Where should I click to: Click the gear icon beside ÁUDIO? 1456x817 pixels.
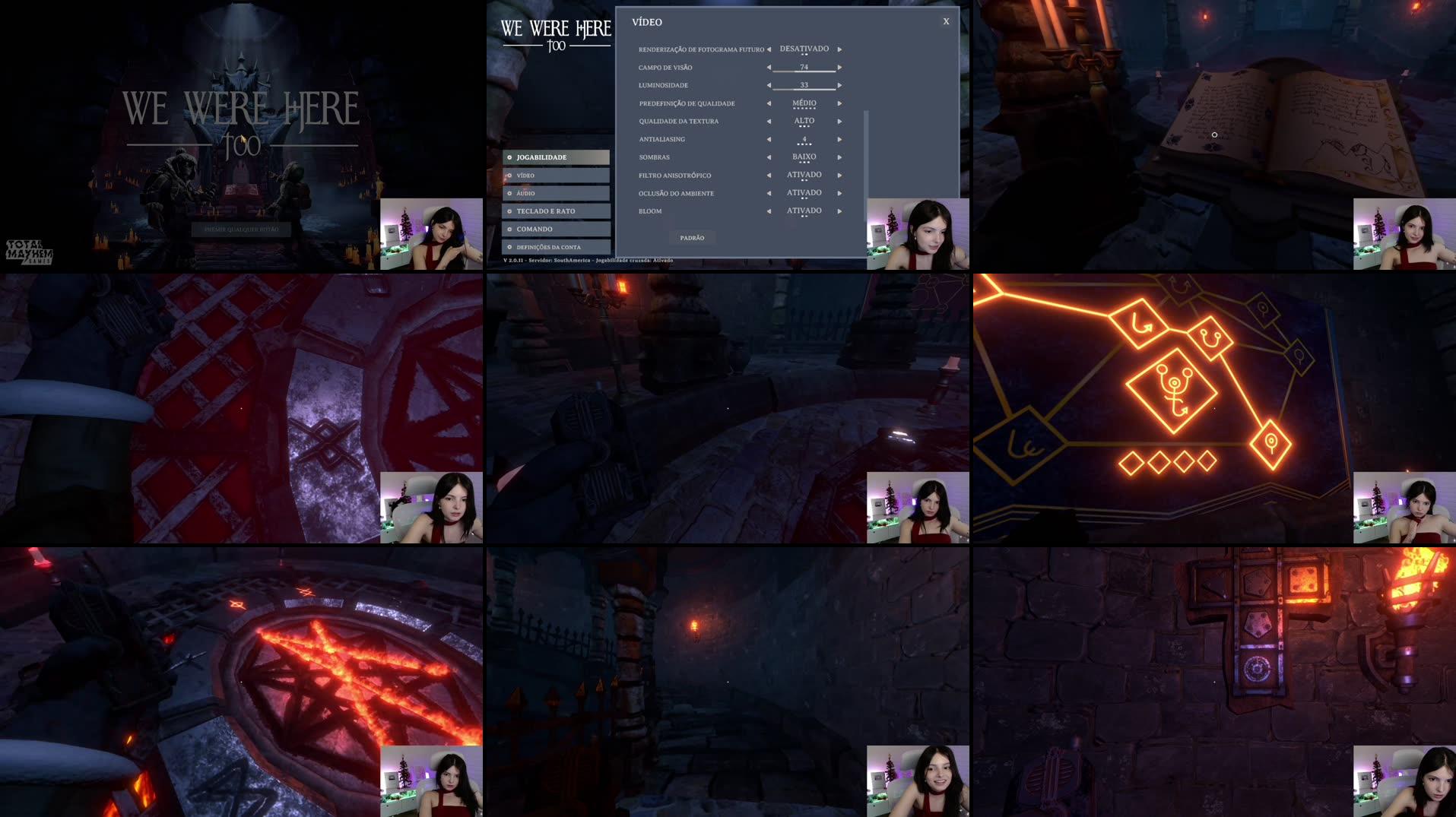click(509, 193)
